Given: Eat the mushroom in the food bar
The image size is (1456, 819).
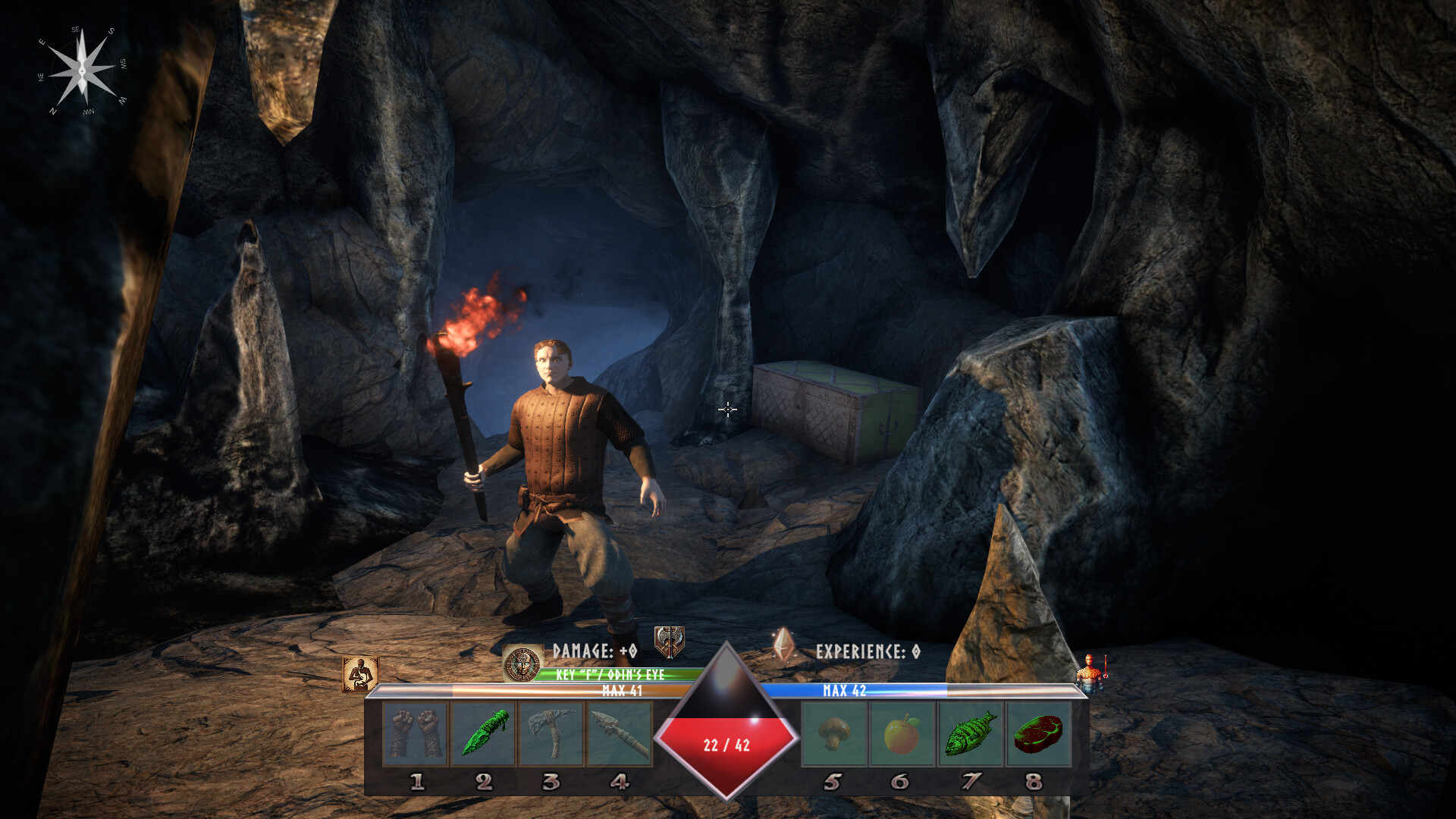Looking at the screenshot, I should [x=833, y=733].
